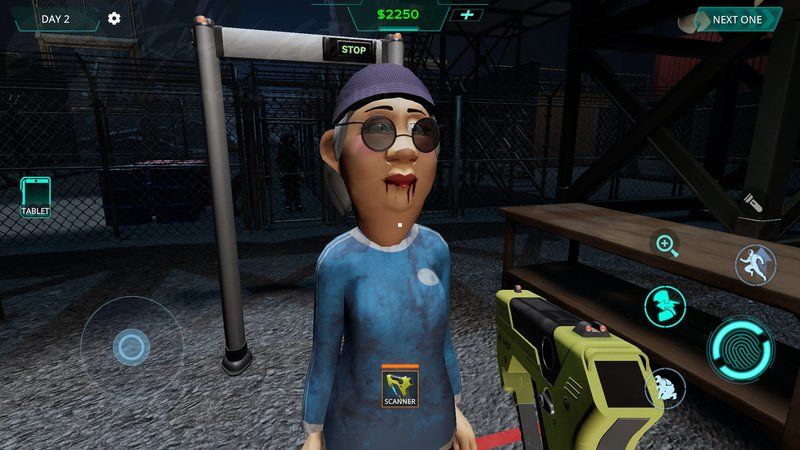
Task: Open the settings gear icon
Action: (x=114, y=19)
